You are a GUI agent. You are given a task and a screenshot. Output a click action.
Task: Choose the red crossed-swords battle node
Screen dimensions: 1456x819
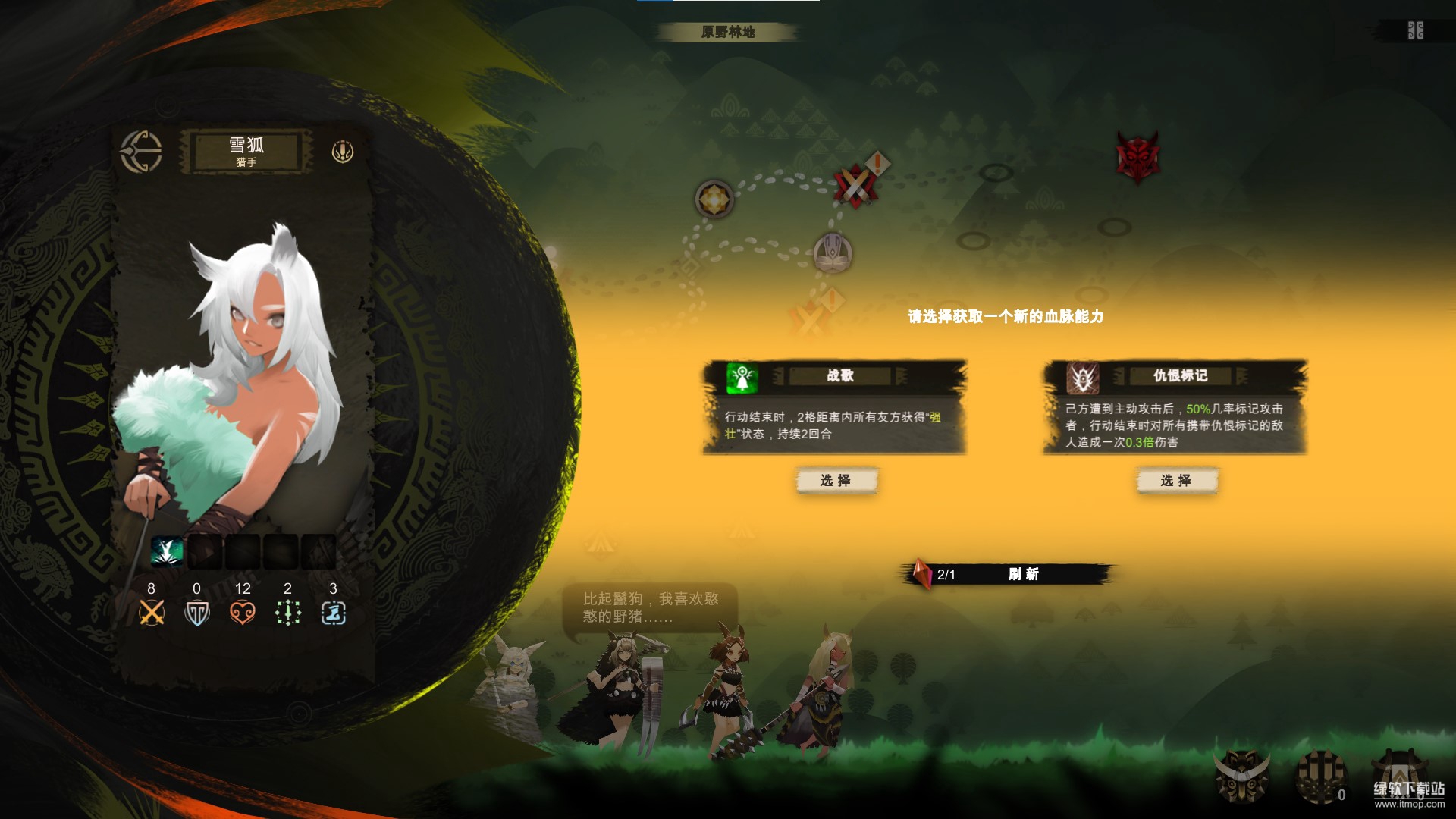pyautogui.click(x=855, y=184)
